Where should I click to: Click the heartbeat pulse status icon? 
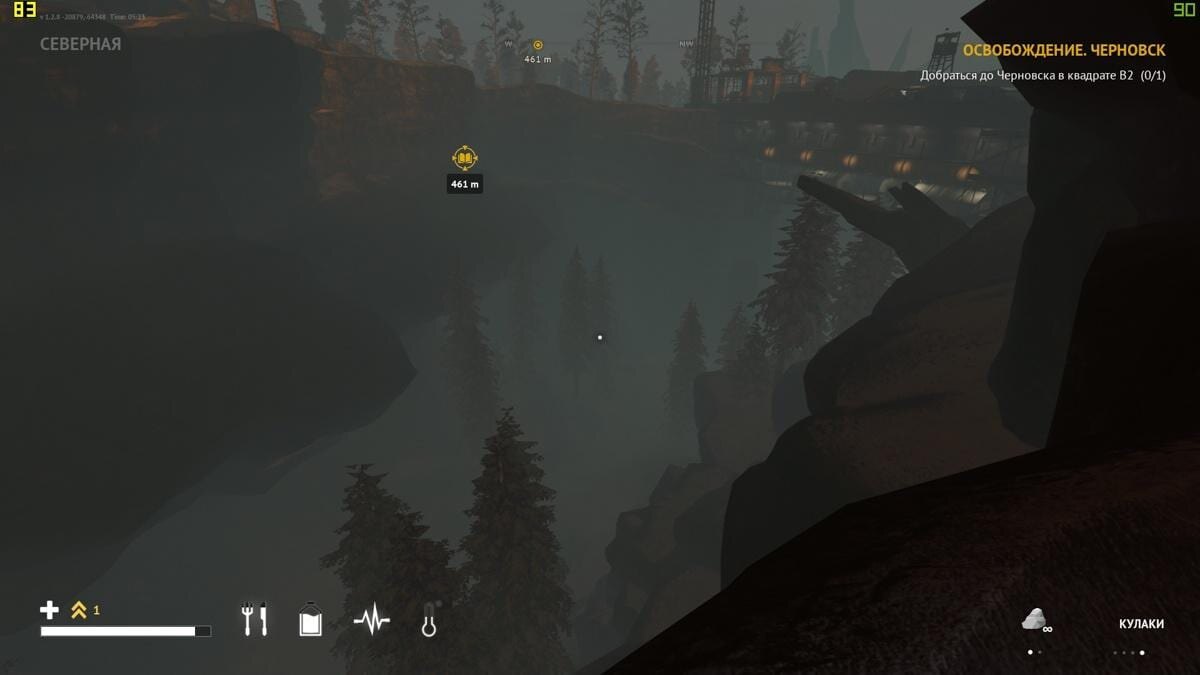[371, 620]
